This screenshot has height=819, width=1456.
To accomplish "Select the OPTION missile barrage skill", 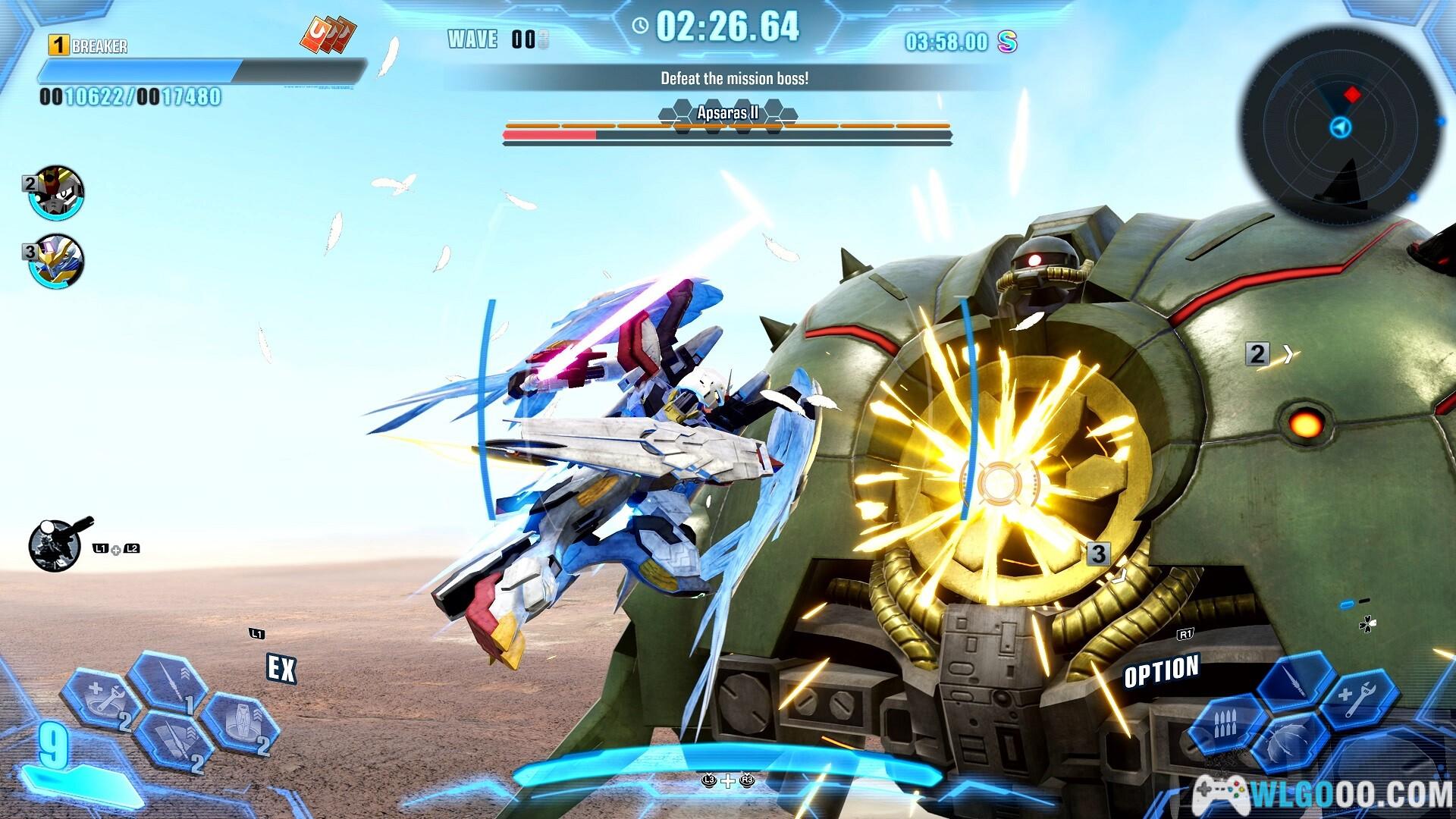I will coord(1226,723).
